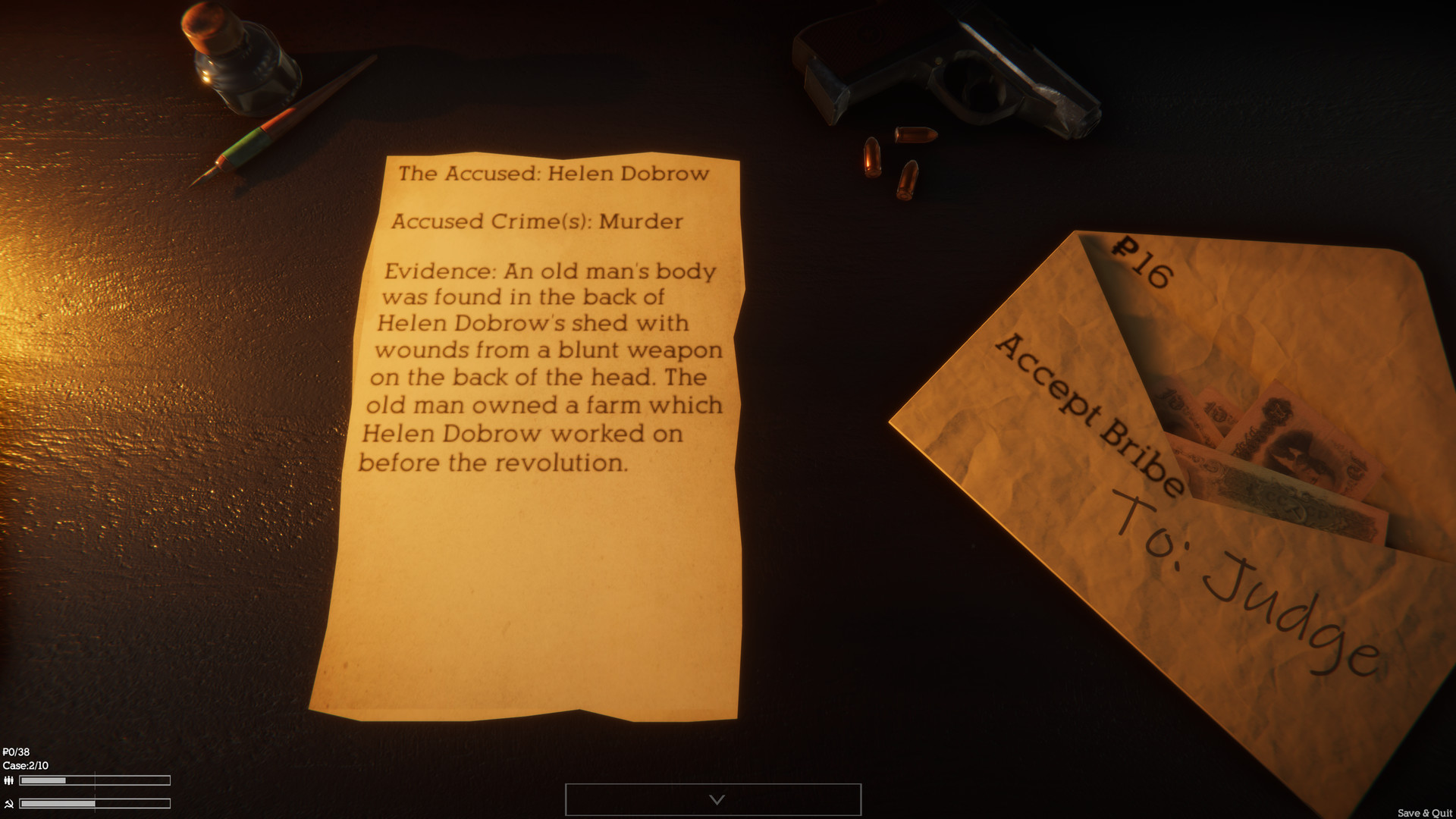Click the three-person populace icon
Viewport: 1456px width, 819px height.
click(9, 780)
